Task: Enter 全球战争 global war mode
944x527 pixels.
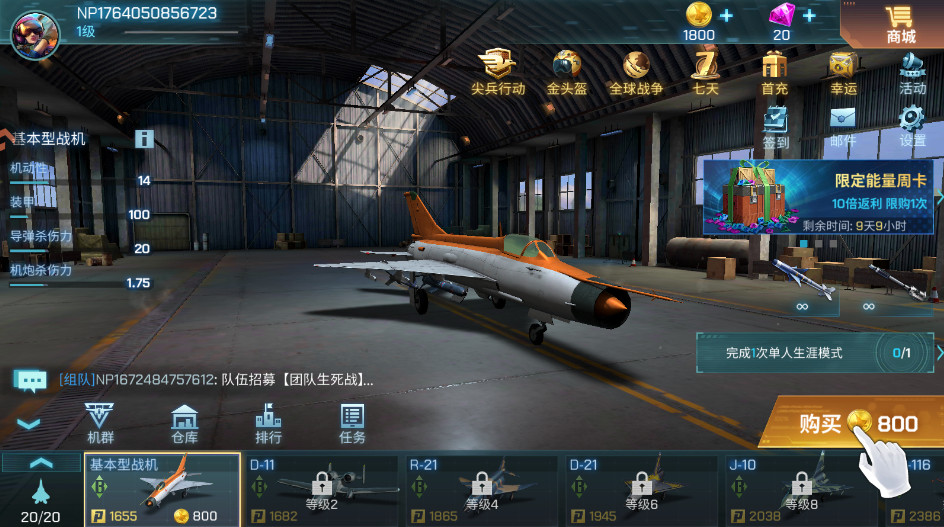Action: click(636, 72)
